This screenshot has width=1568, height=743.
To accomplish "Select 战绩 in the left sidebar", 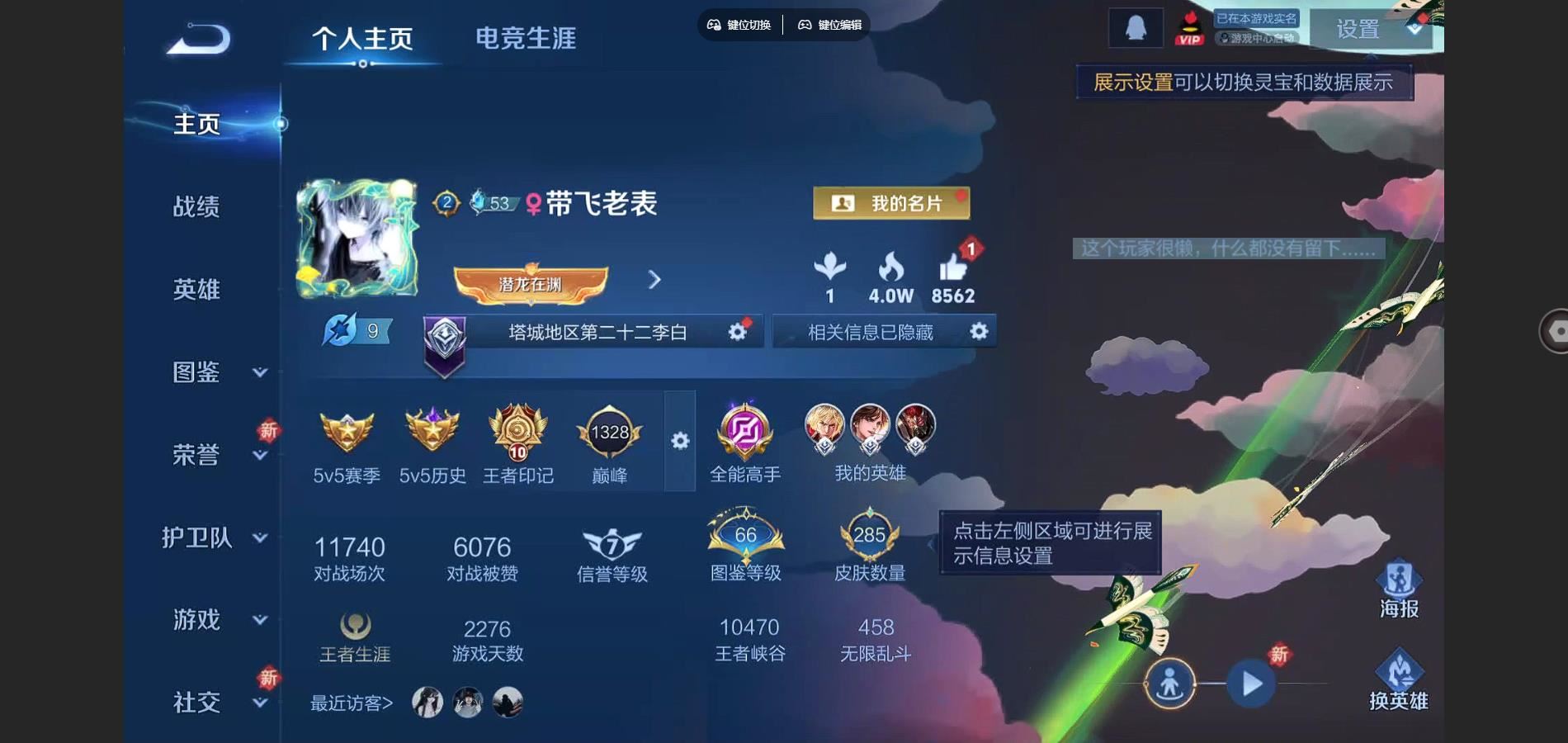I will (x=197, y=208).
